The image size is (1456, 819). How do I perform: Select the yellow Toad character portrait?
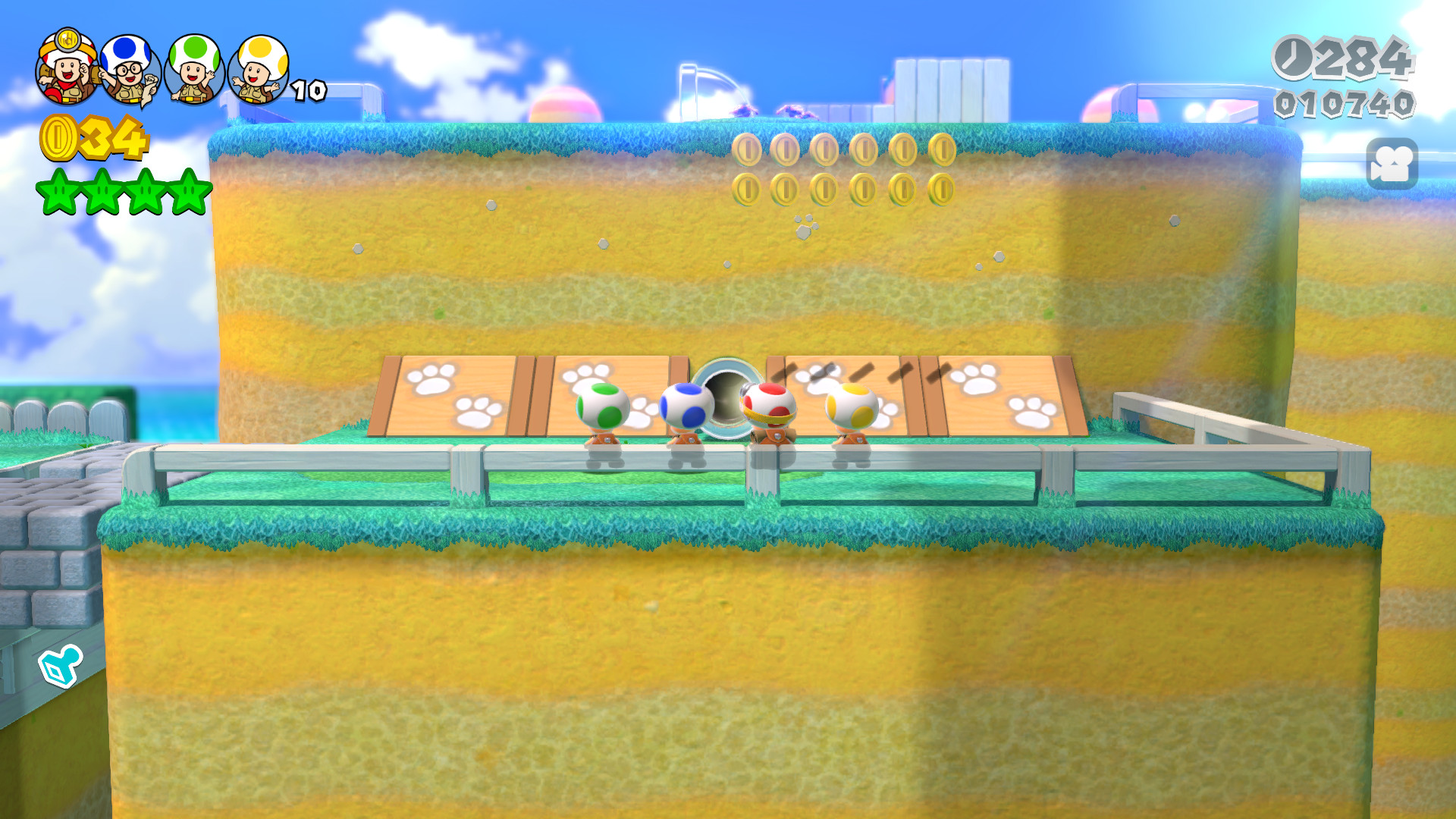point(259,72)
